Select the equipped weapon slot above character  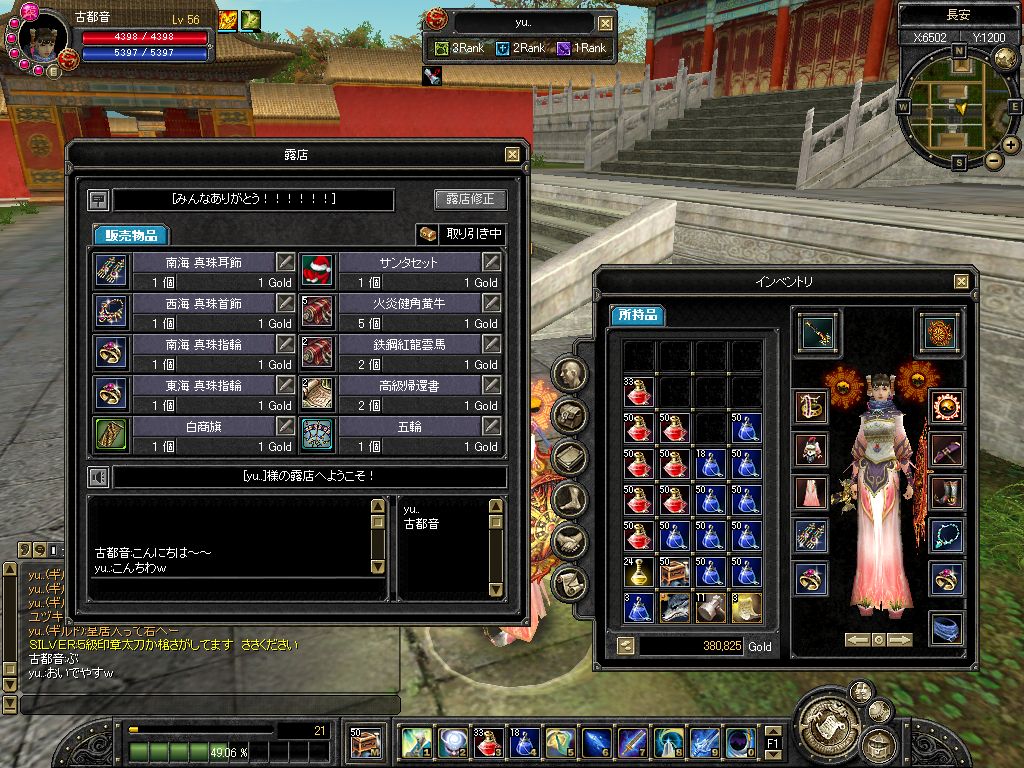(x=819, y=333)
